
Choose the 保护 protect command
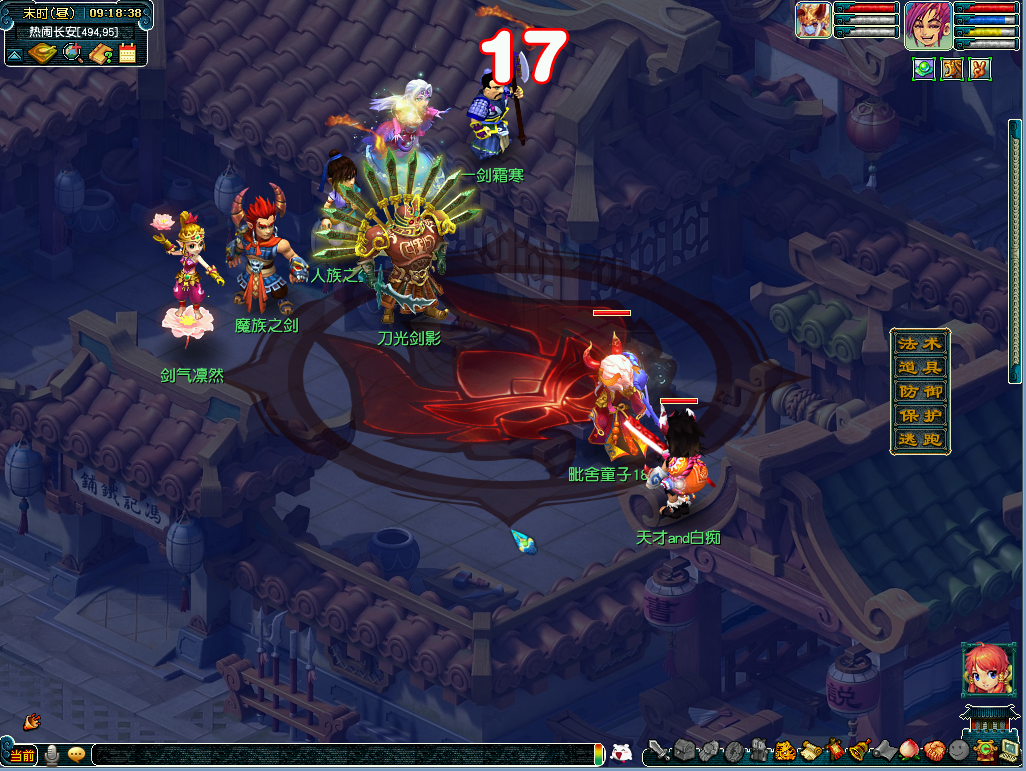tap(920, 416)
